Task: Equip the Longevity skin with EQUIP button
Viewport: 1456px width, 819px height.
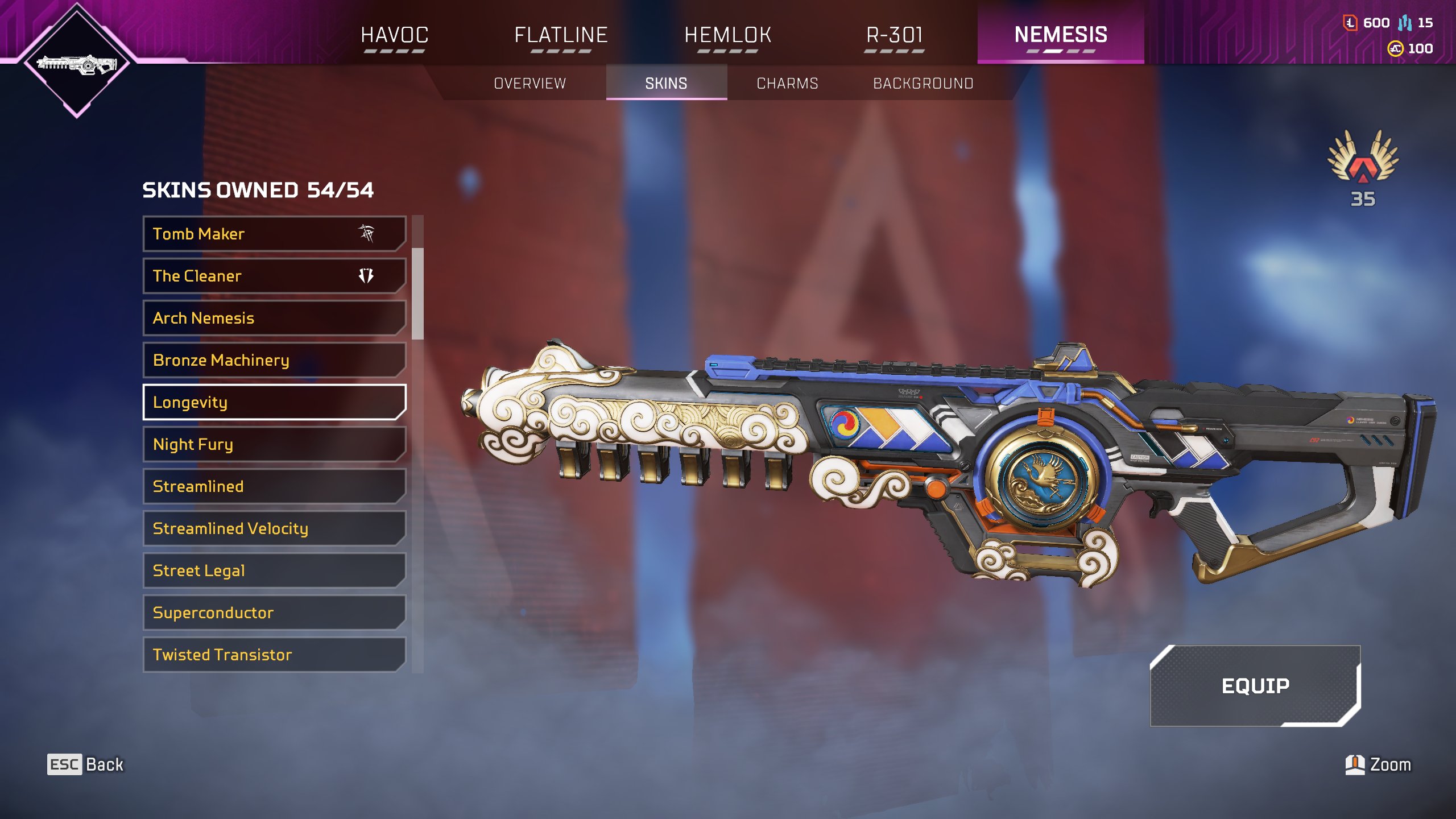Action: coord(1255,686)
